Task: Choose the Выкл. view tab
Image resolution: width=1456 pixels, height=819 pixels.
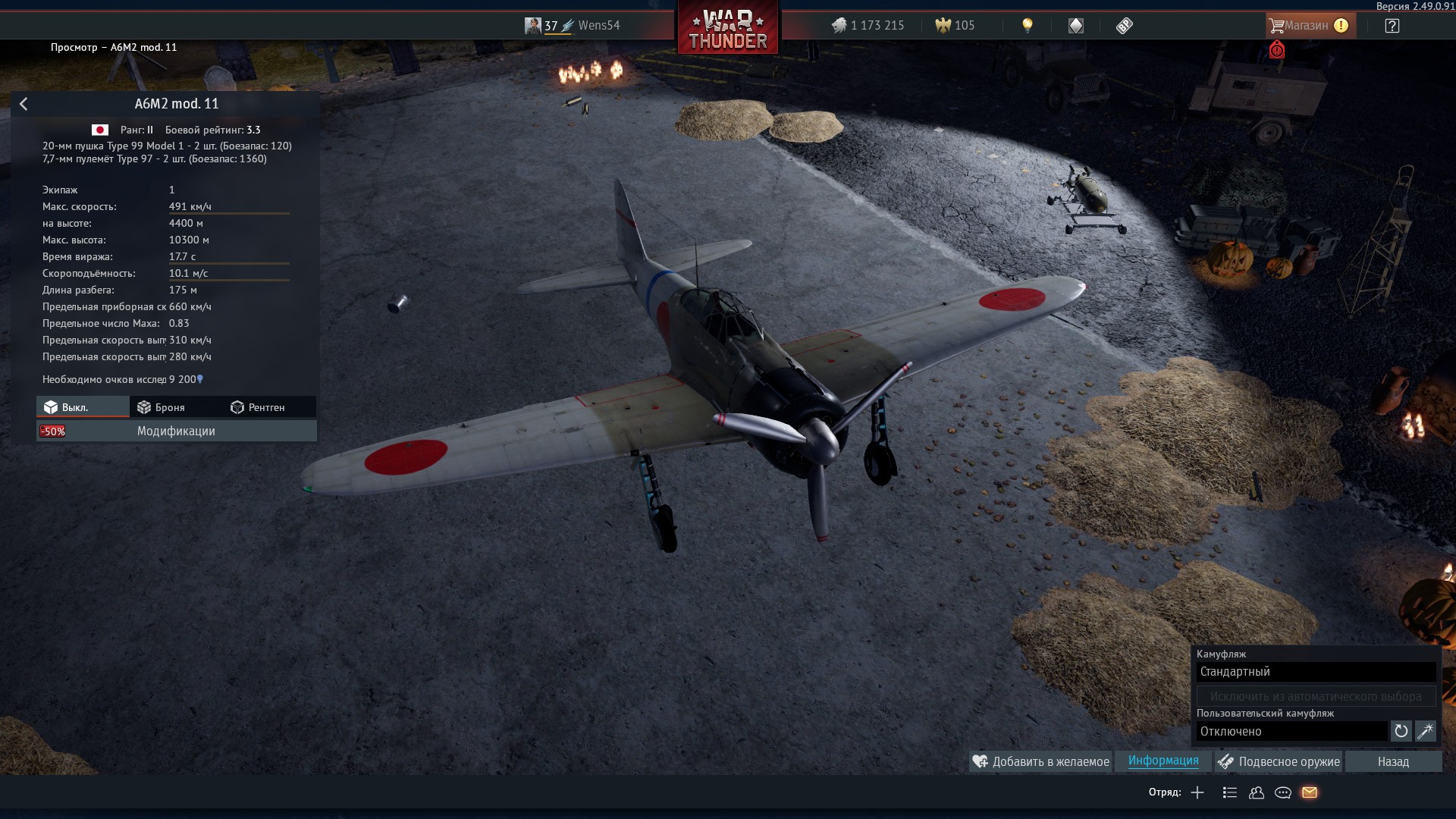Action: [x=74, y=407]
